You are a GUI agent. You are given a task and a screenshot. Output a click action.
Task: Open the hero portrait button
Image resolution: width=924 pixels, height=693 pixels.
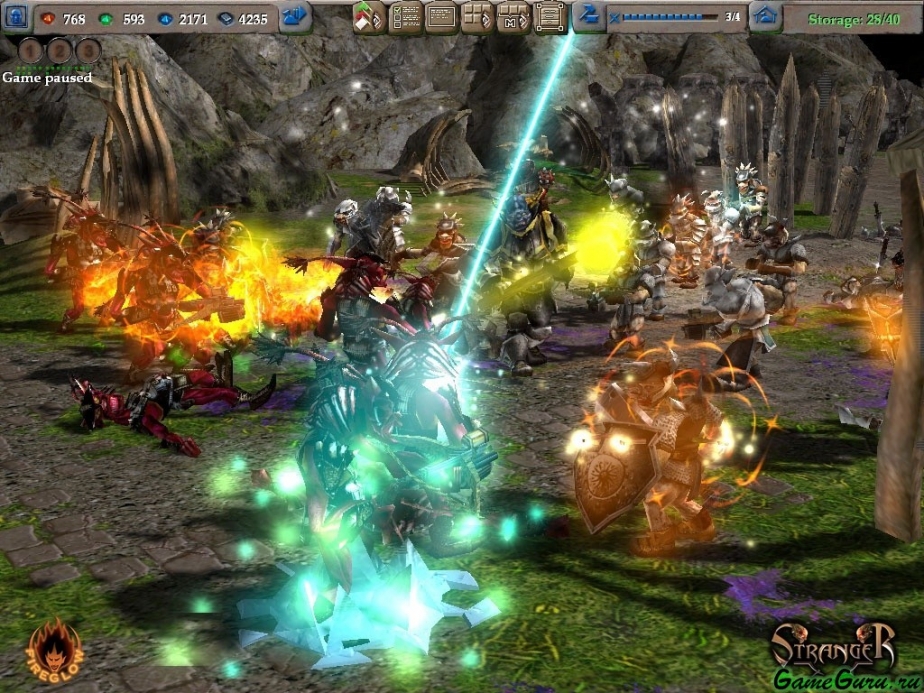(18, 17)
